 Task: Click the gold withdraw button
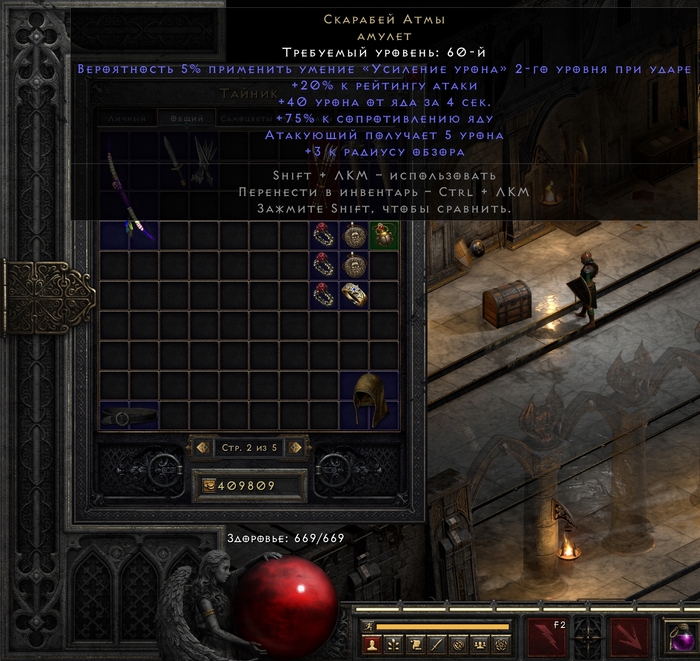click(206, 486)
